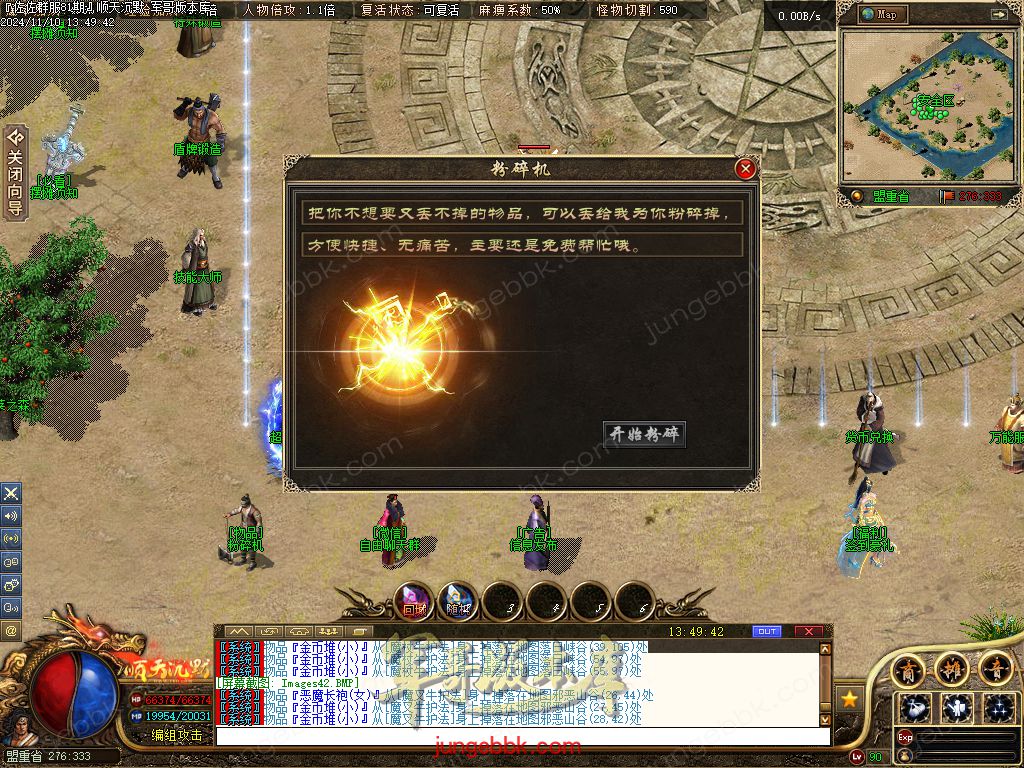Close the chat panel with its red X
The height and width of the screenshot is (768, 1024).
click(808, 632)
